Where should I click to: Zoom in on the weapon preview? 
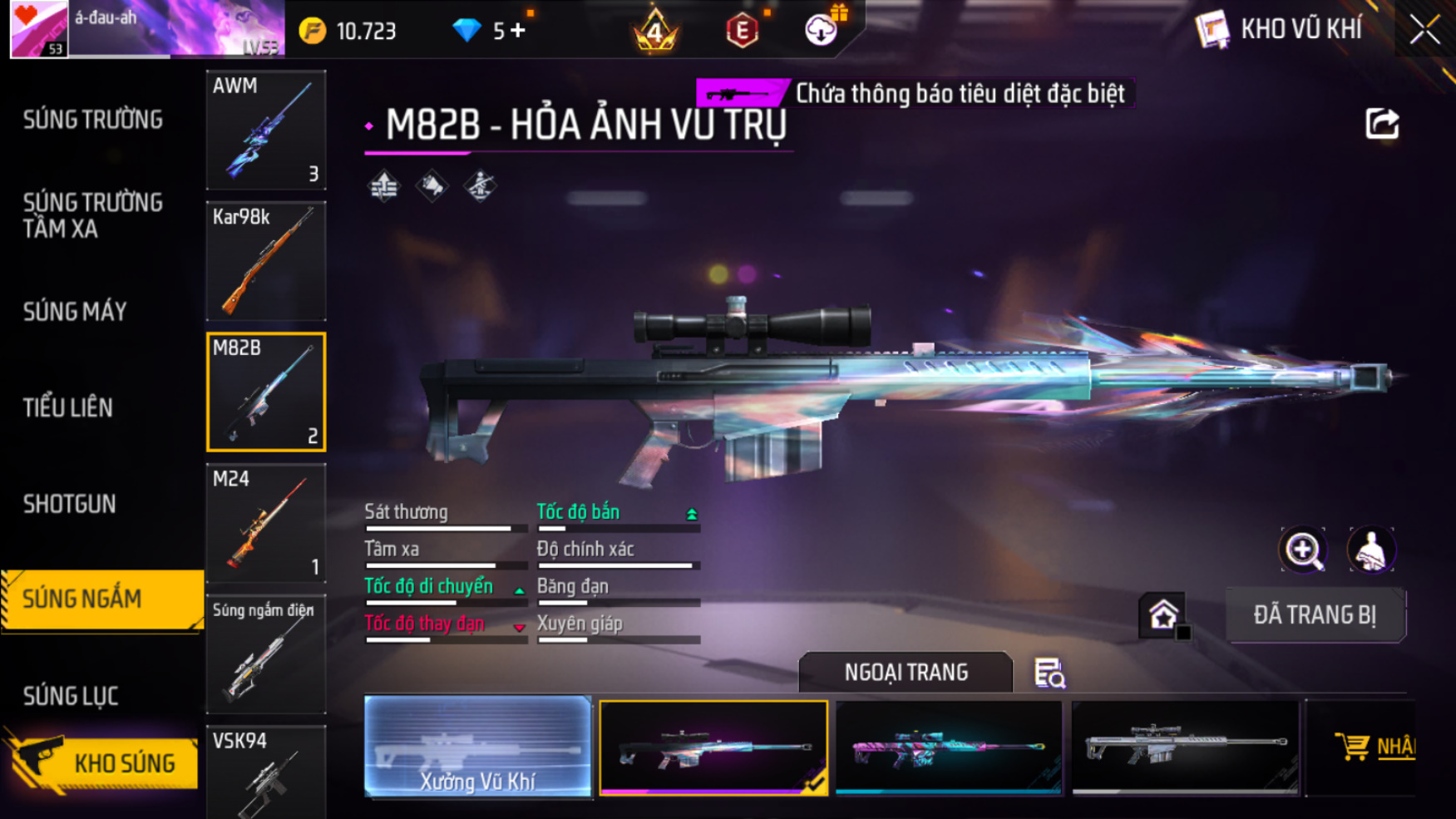tap(1303, 550)
